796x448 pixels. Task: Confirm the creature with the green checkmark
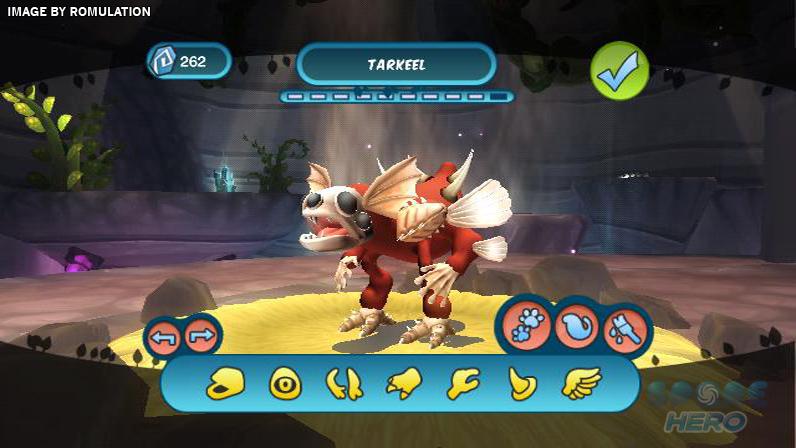620,70
